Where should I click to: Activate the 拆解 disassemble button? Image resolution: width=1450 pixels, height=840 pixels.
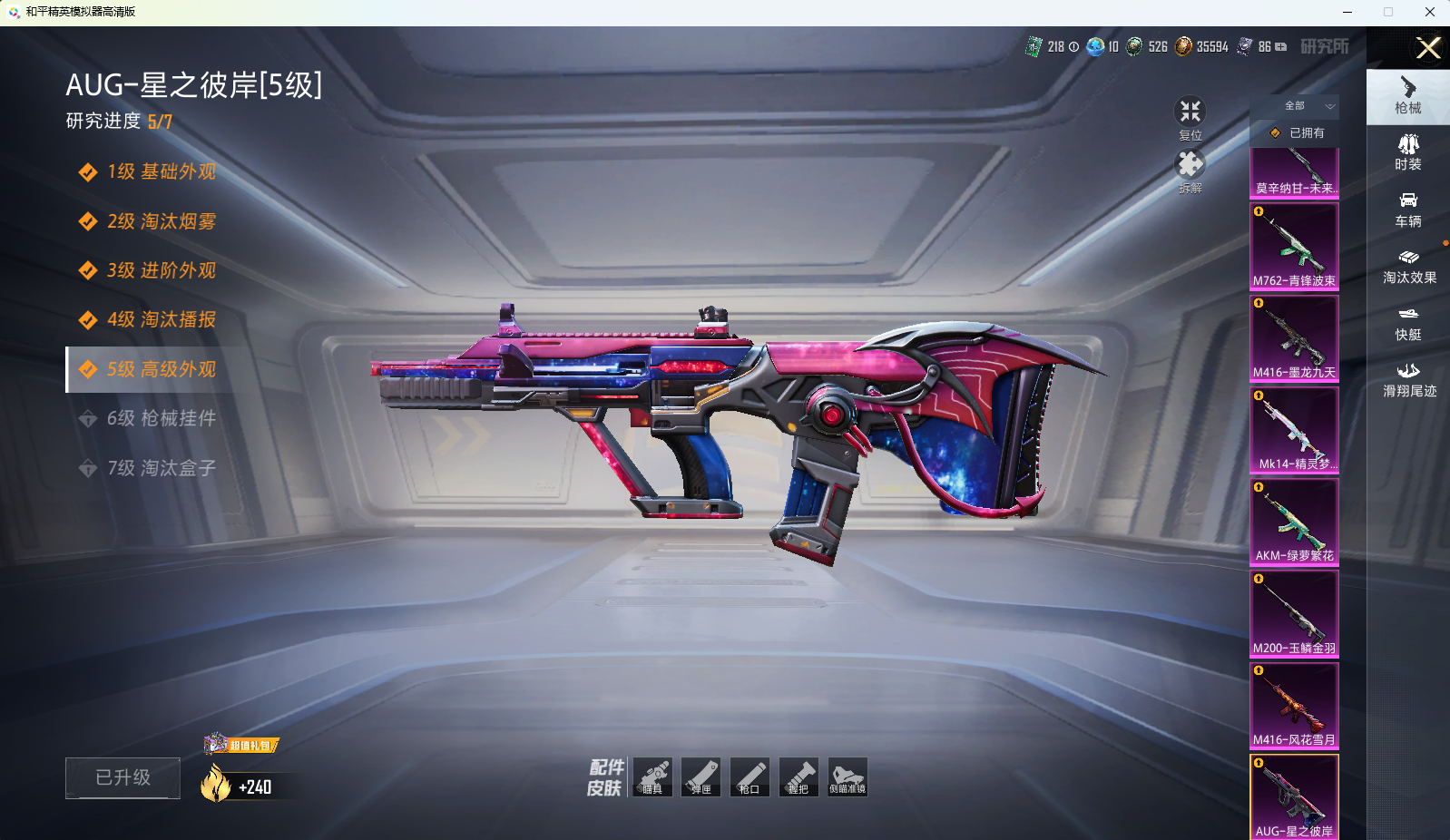coord(1190,169)
